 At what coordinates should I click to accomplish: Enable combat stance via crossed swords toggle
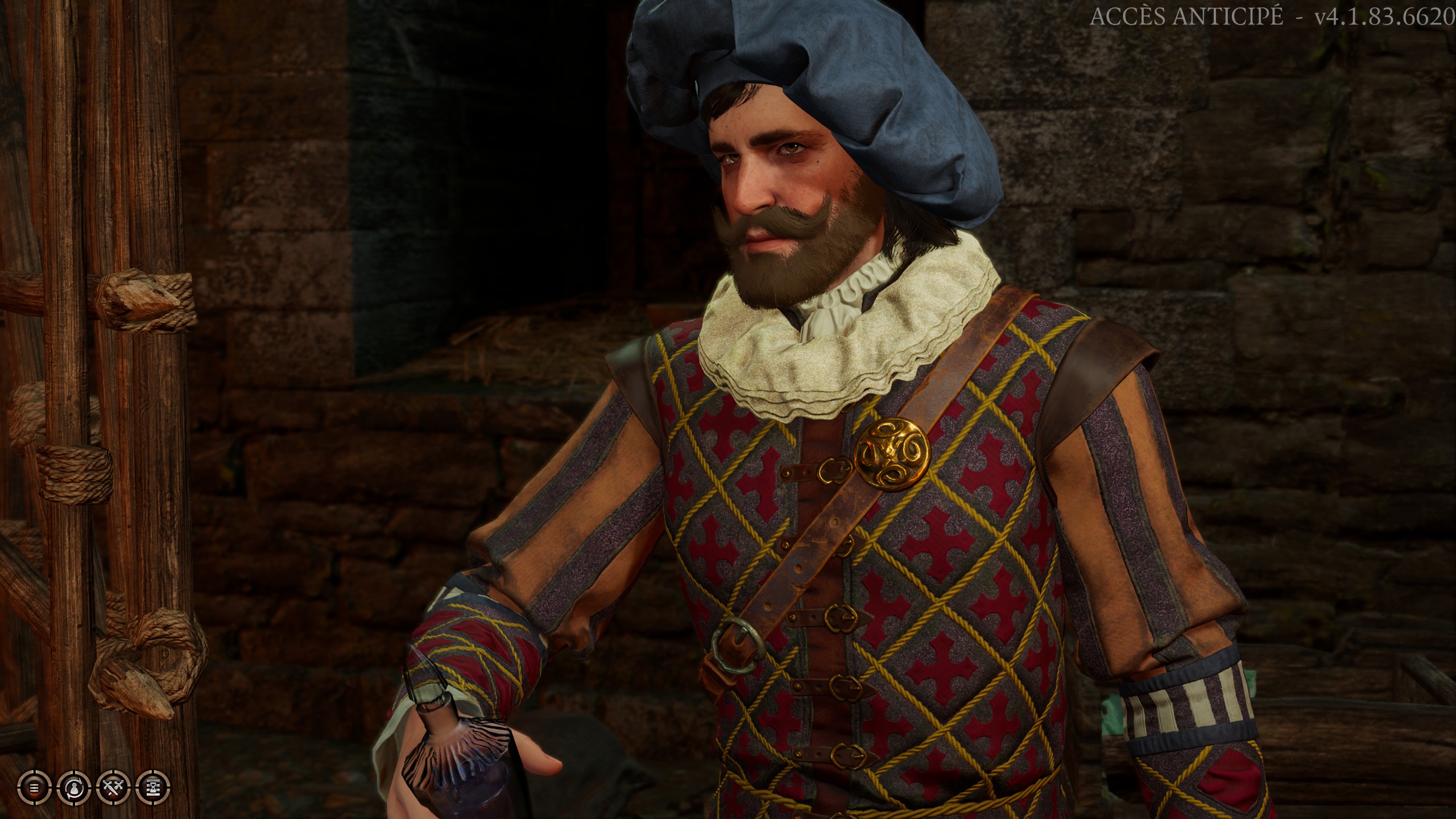point(114,789)
